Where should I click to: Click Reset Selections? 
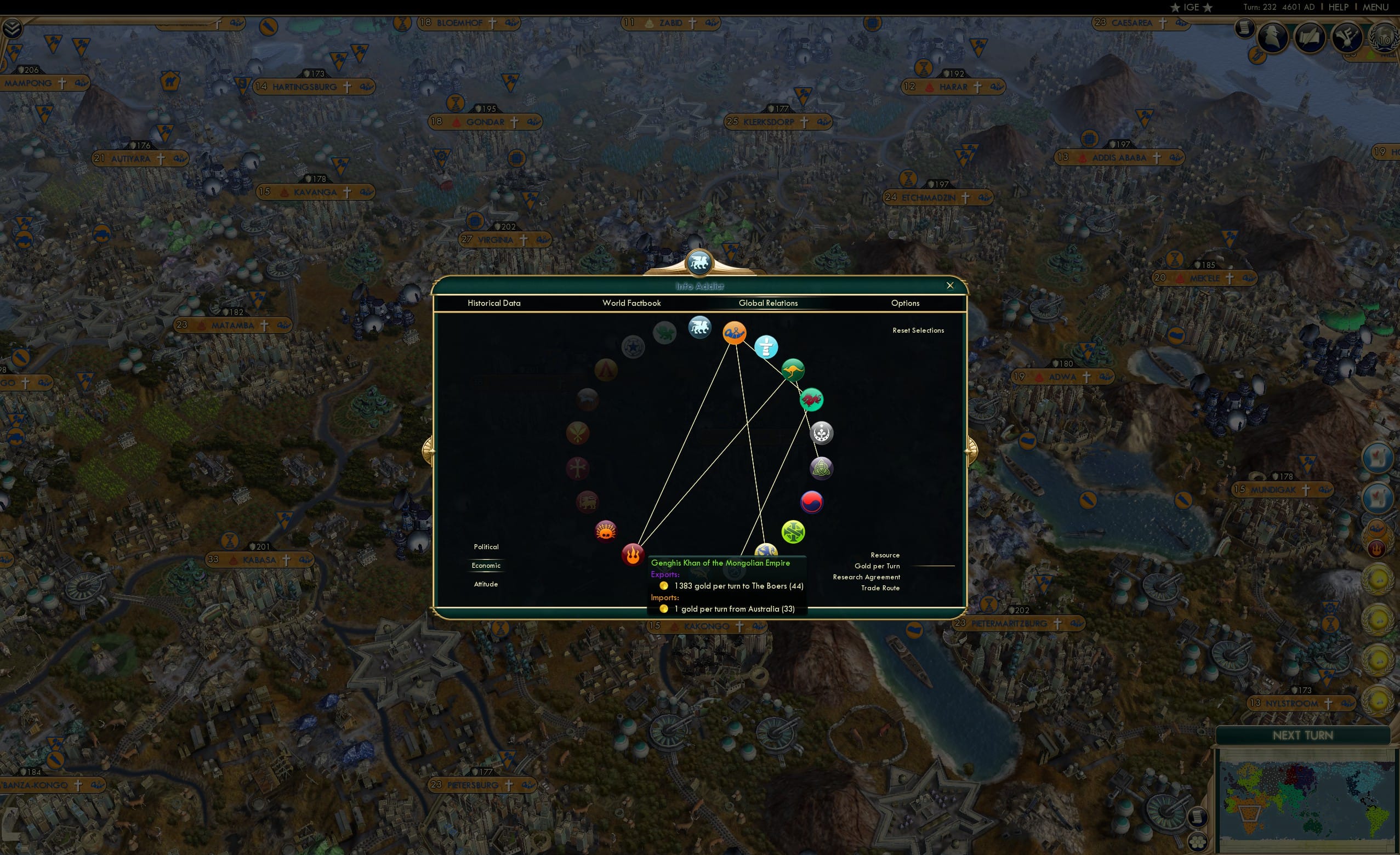pyautogui.click(x=918, y=330)
